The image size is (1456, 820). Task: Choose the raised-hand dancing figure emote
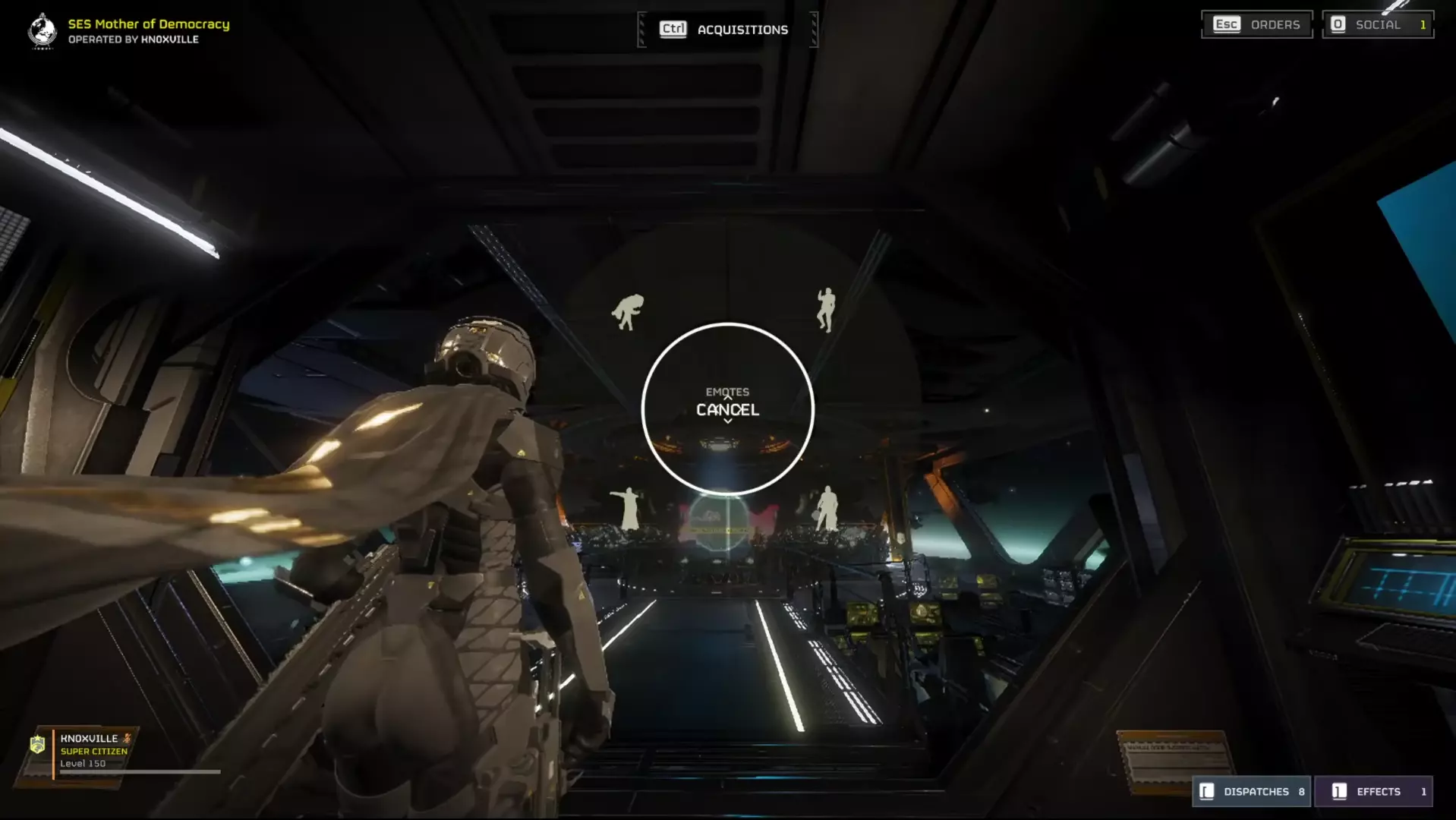pos(826,309)
